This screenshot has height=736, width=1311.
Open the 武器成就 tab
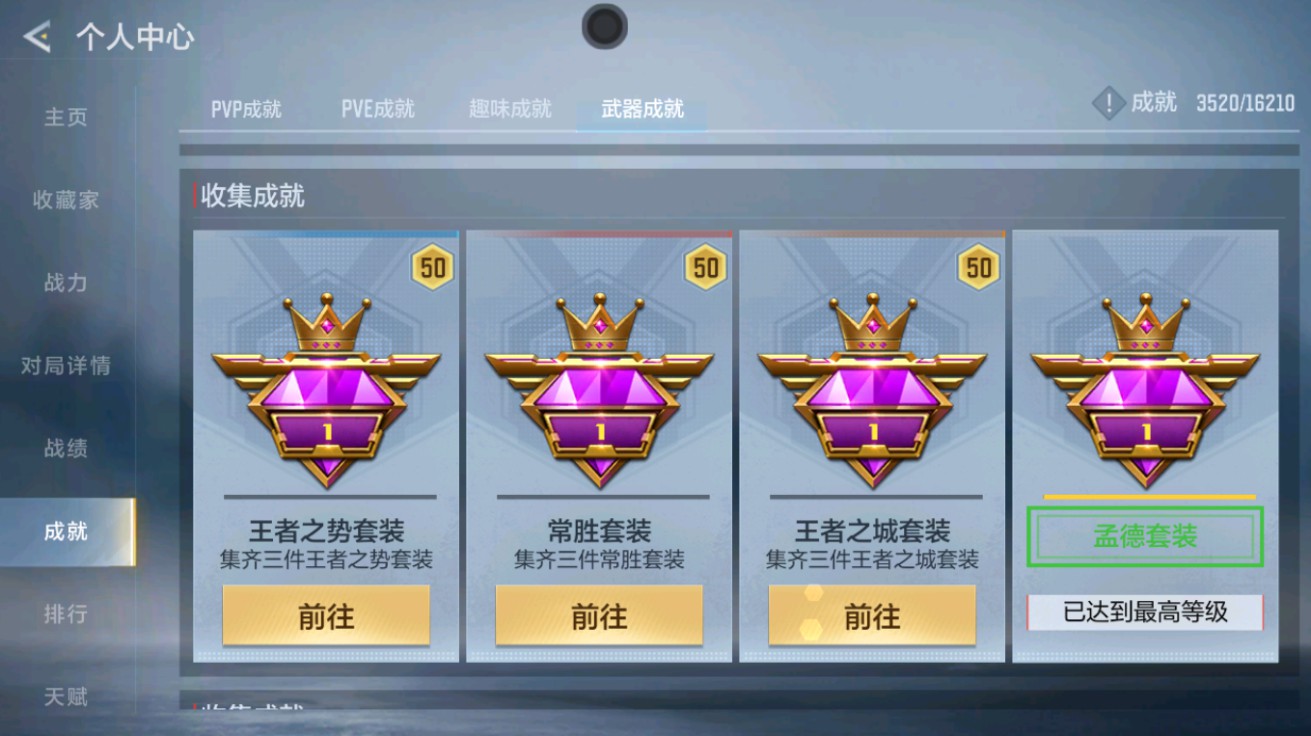(x=640, y=110)
